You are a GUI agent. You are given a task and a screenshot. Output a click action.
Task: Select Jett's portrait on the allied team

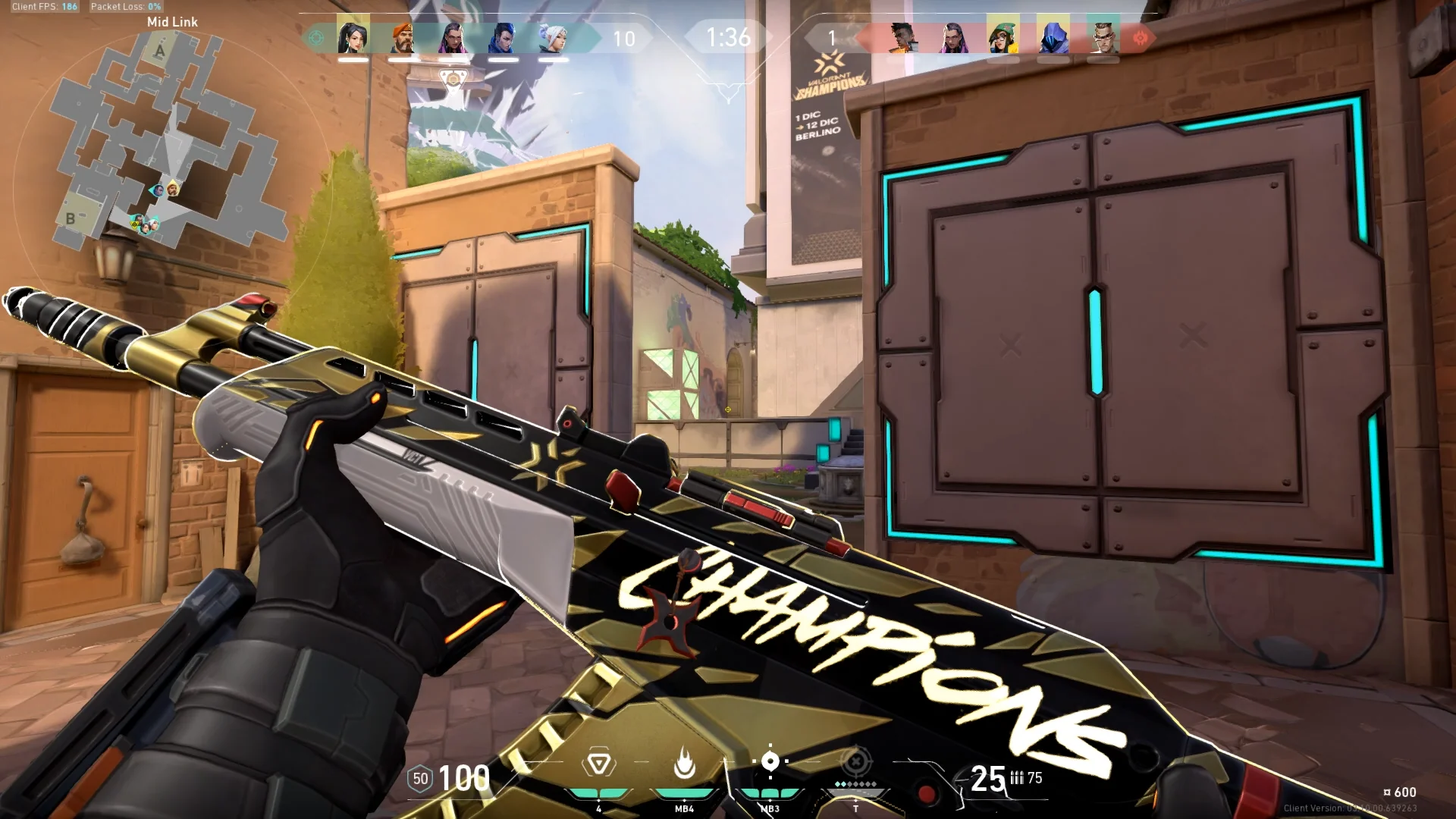pyautogui.click(x=552, y=36)
